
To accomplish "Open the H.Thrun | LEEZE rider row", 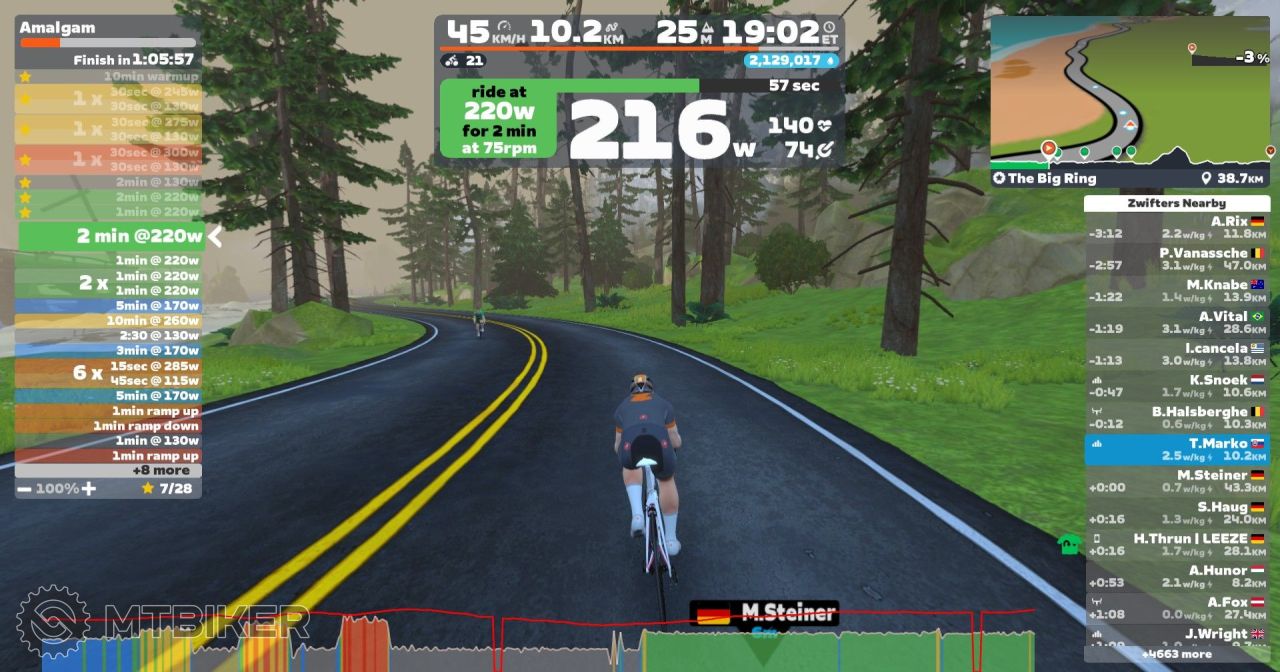I will (x=1176, y=544).
